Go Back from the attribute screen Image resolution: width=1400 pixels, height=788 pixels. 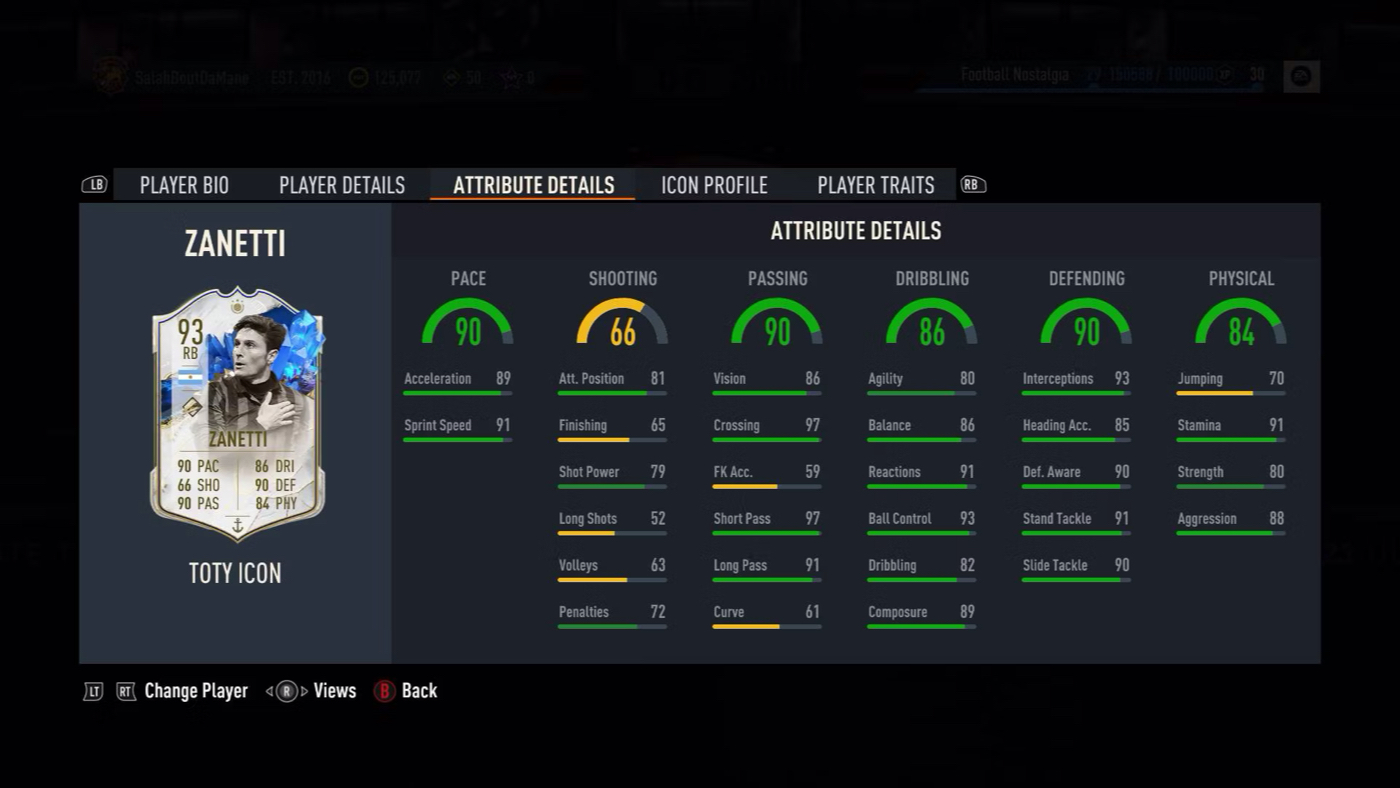(x=418, y=691)
